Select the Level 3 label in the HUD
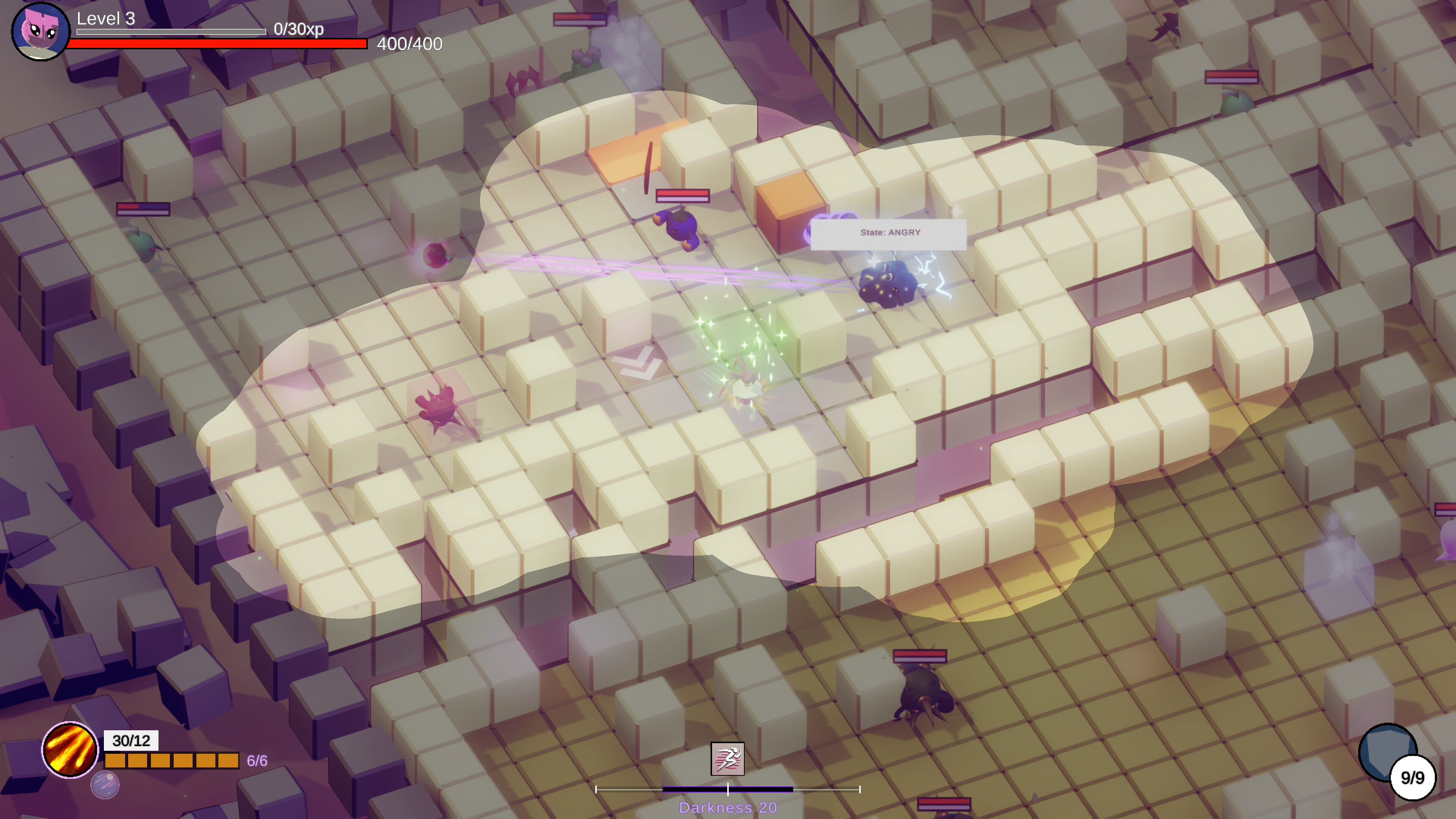This screenshot has width=1456, height=819. point(105,19)
